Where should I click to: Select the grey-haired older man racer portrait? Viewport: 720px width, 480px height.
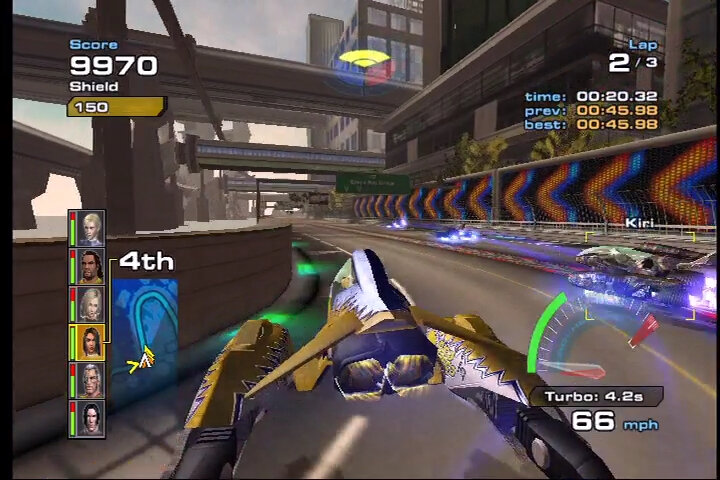tap(91, 380)
